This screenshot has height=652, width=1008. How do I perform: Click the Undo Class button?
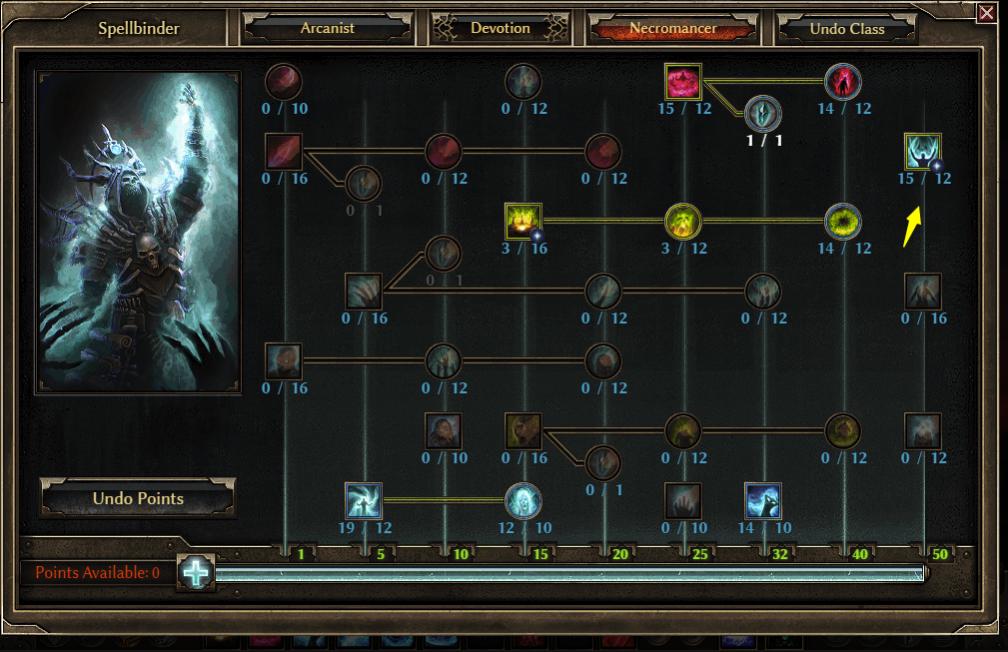click(x=846, y=29)
